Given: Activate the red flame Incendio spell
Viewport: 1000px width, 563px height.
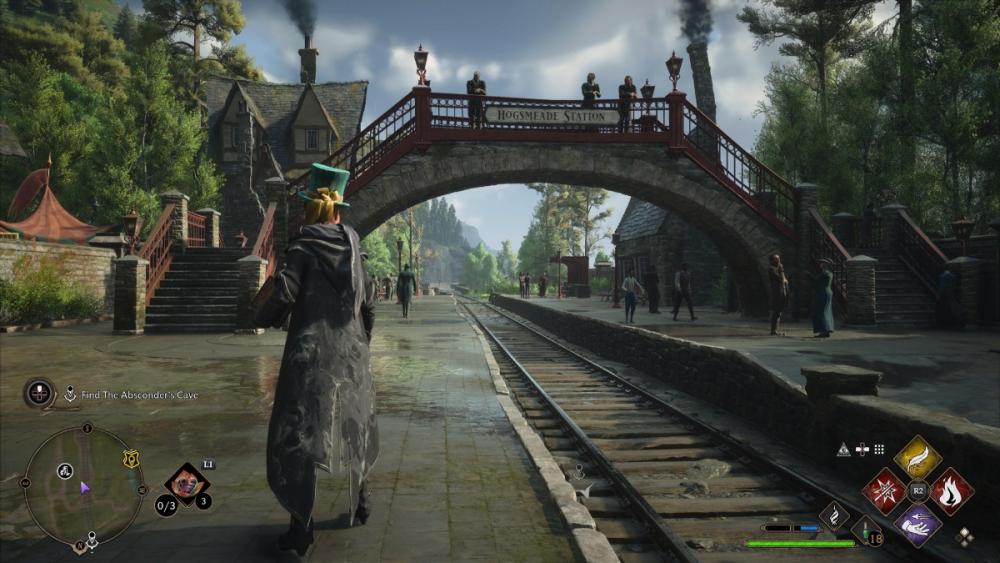Looking at the screenshot, I should coord(951,491).
